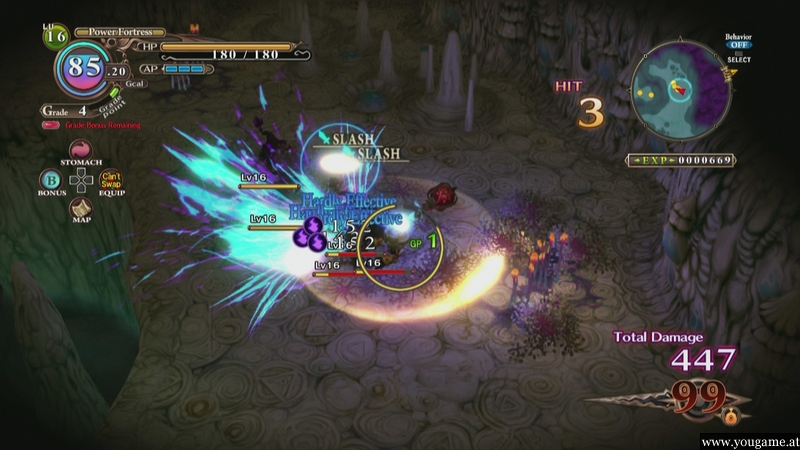Select the Bonus icon

49,179
